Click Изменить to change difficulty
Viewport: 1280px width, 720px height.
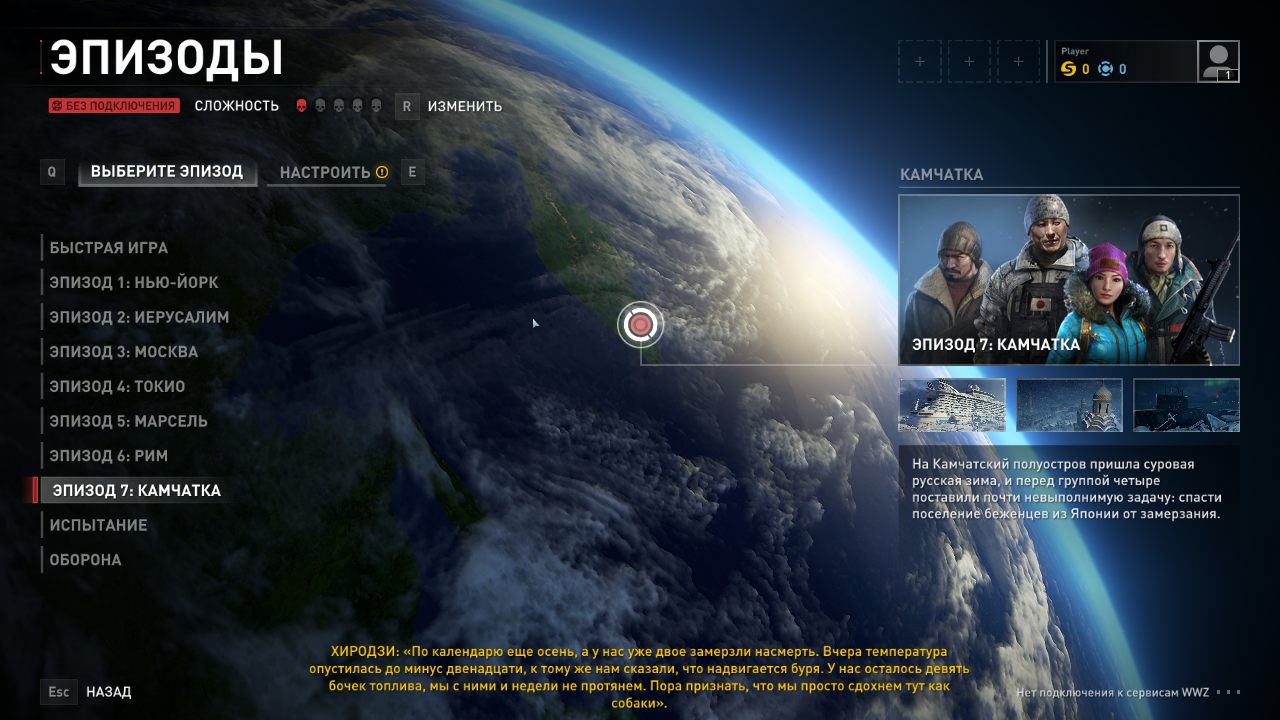point(464,106)
